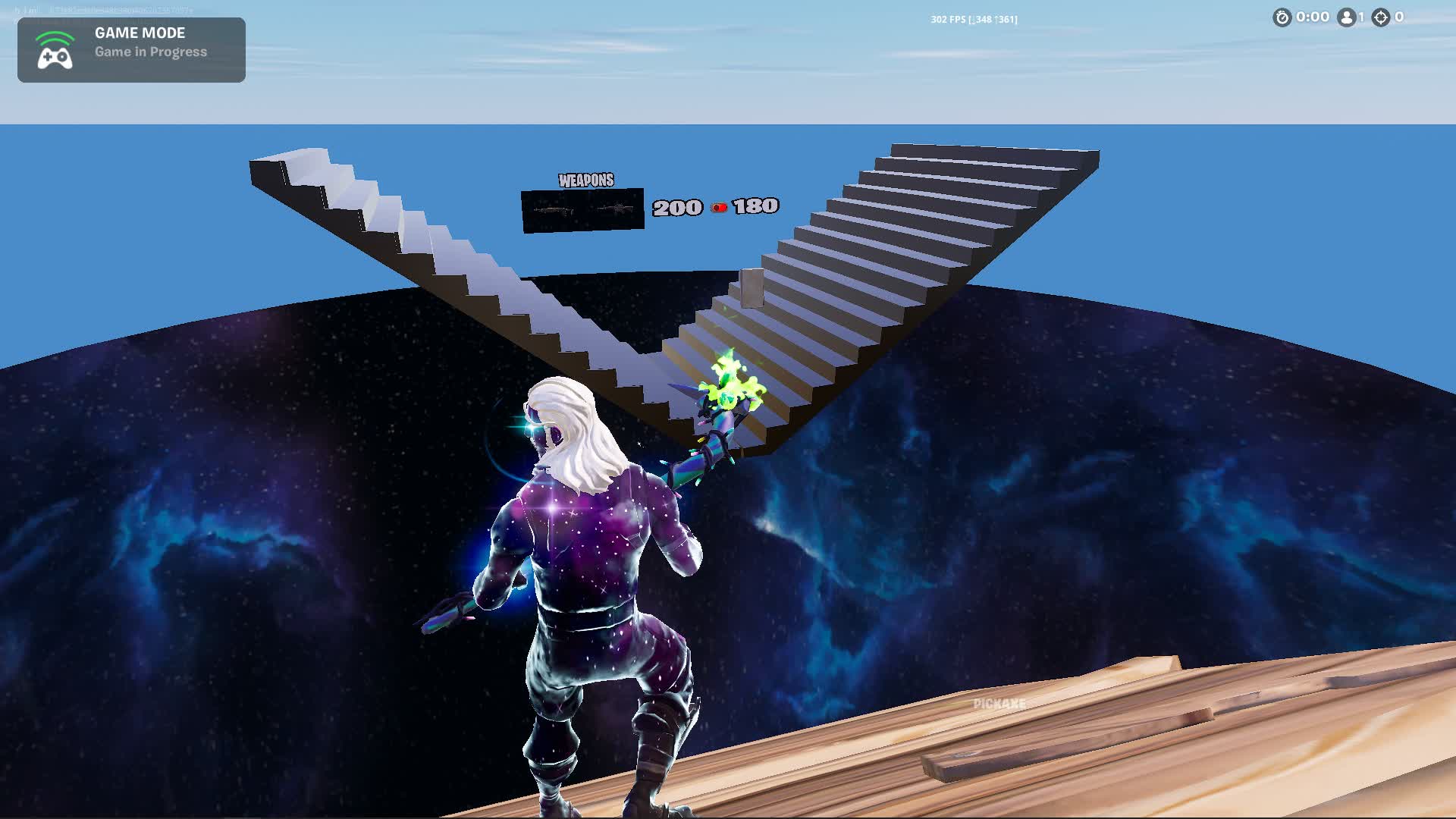Click the 200 health value

click(x=678, y=206)
